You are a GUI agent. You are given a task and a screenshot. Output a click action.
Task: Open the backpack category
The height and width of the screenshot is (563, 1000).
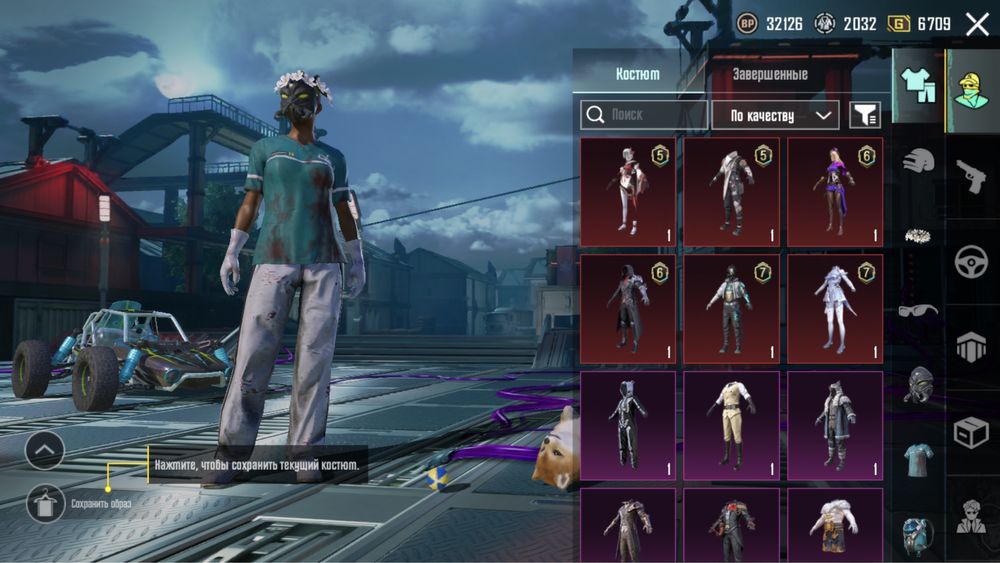pyautogui.click(x=918, y=534)
